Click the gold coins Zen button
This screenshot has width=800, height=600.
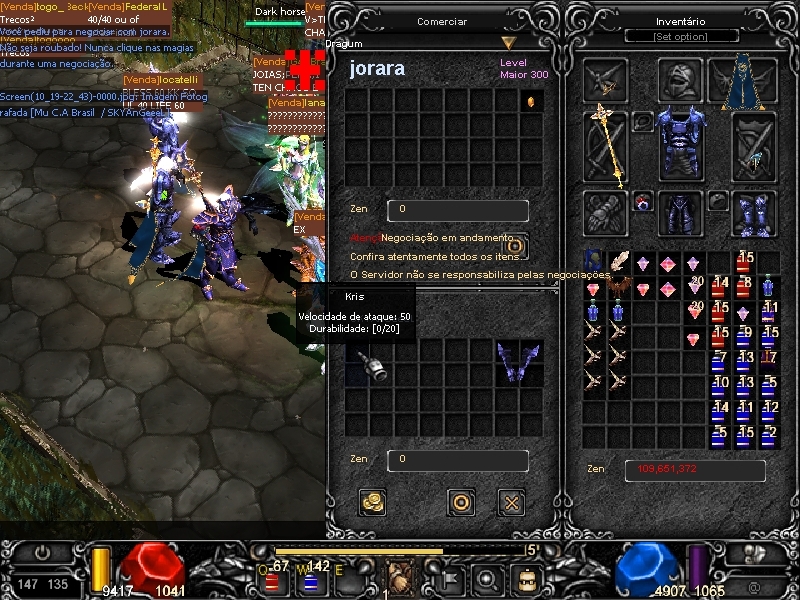click(x=373, y=502)
